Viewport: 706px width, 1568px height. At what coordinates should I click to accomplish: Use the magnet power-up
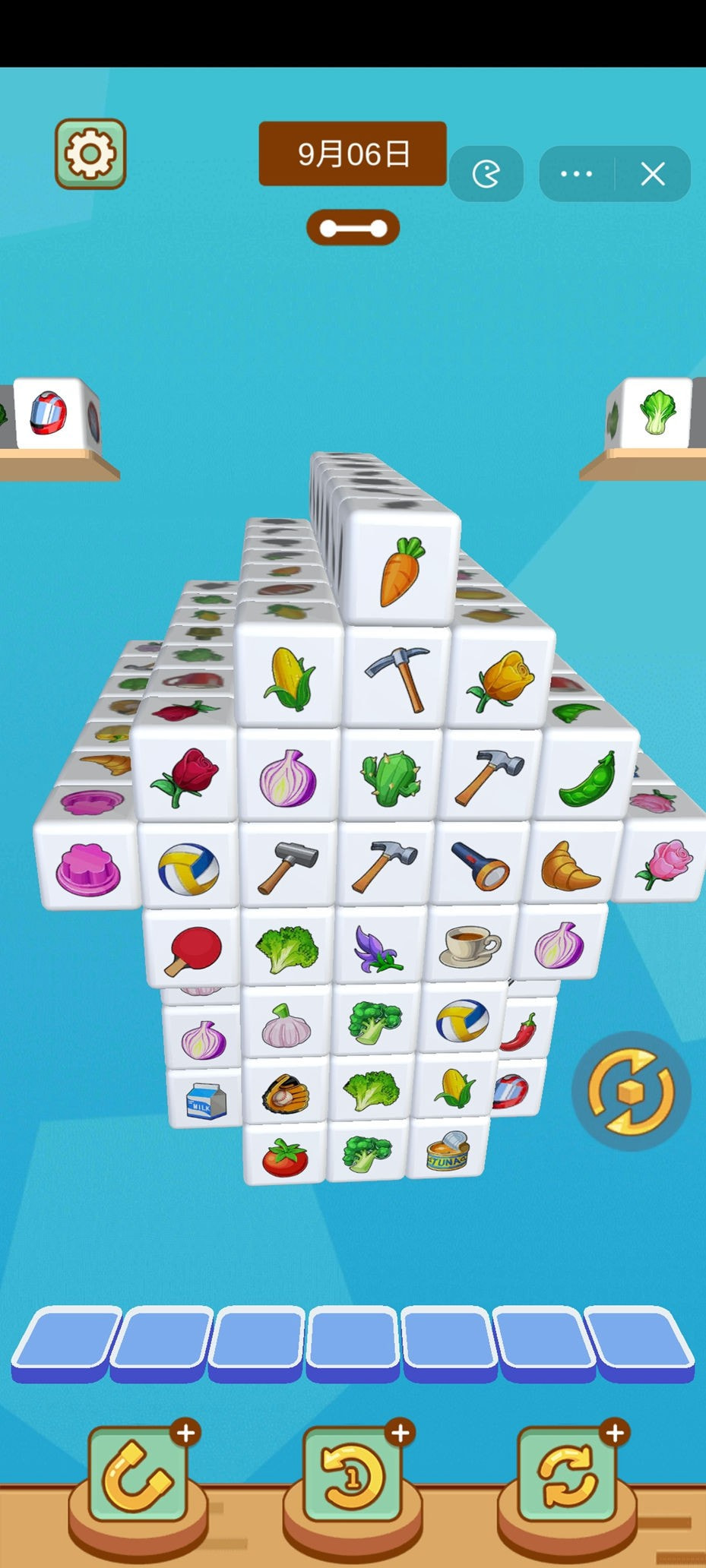[x=138, y=1478]
